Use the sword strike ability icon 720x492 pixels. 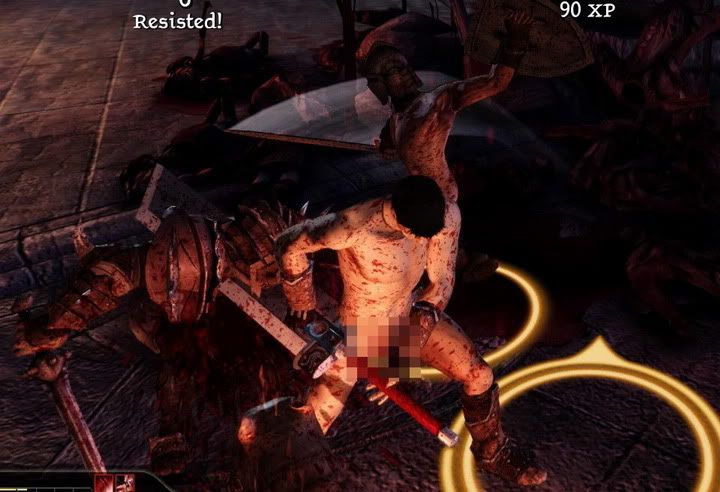[x=125, y=483]
